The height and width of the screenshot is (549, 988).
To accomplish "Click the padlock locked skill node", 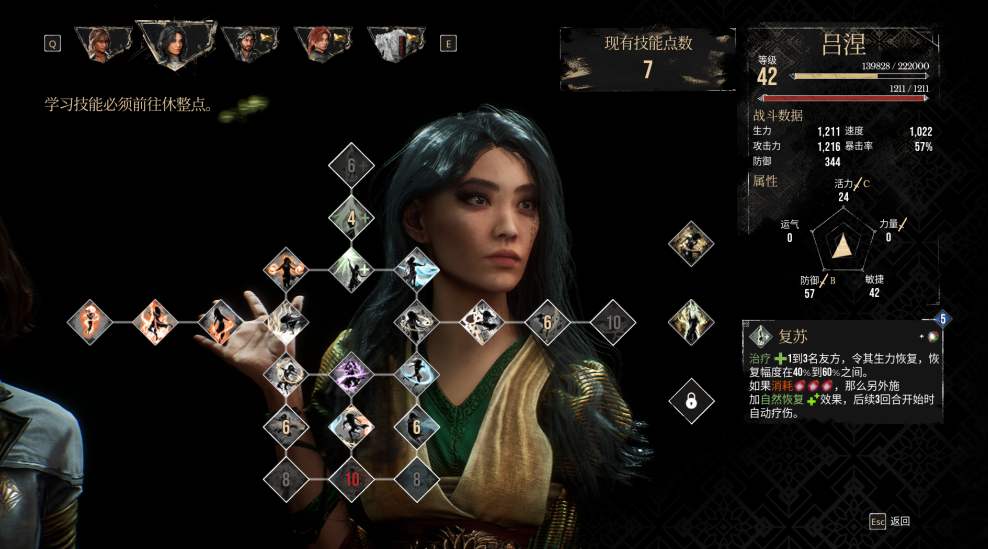I will (x=691, y=402).
